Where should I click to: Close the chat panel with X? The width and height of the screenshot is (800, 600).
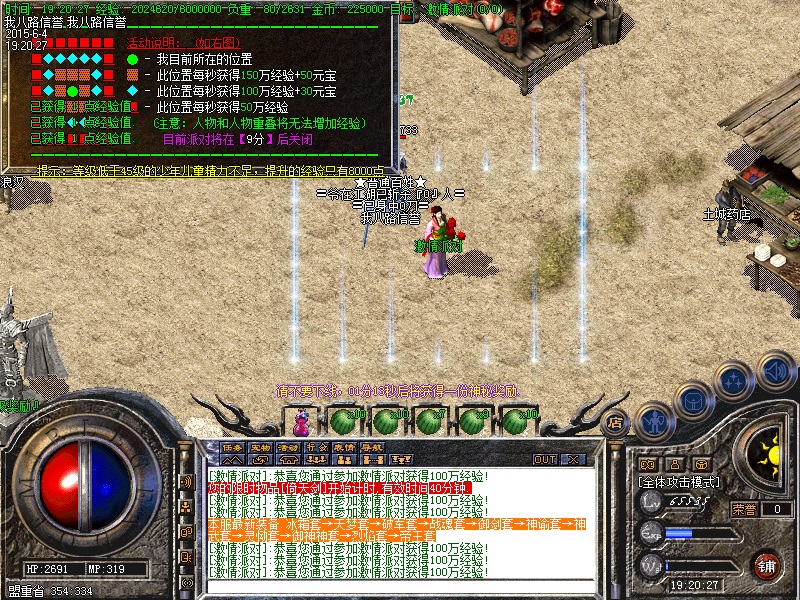coord(574,459)
